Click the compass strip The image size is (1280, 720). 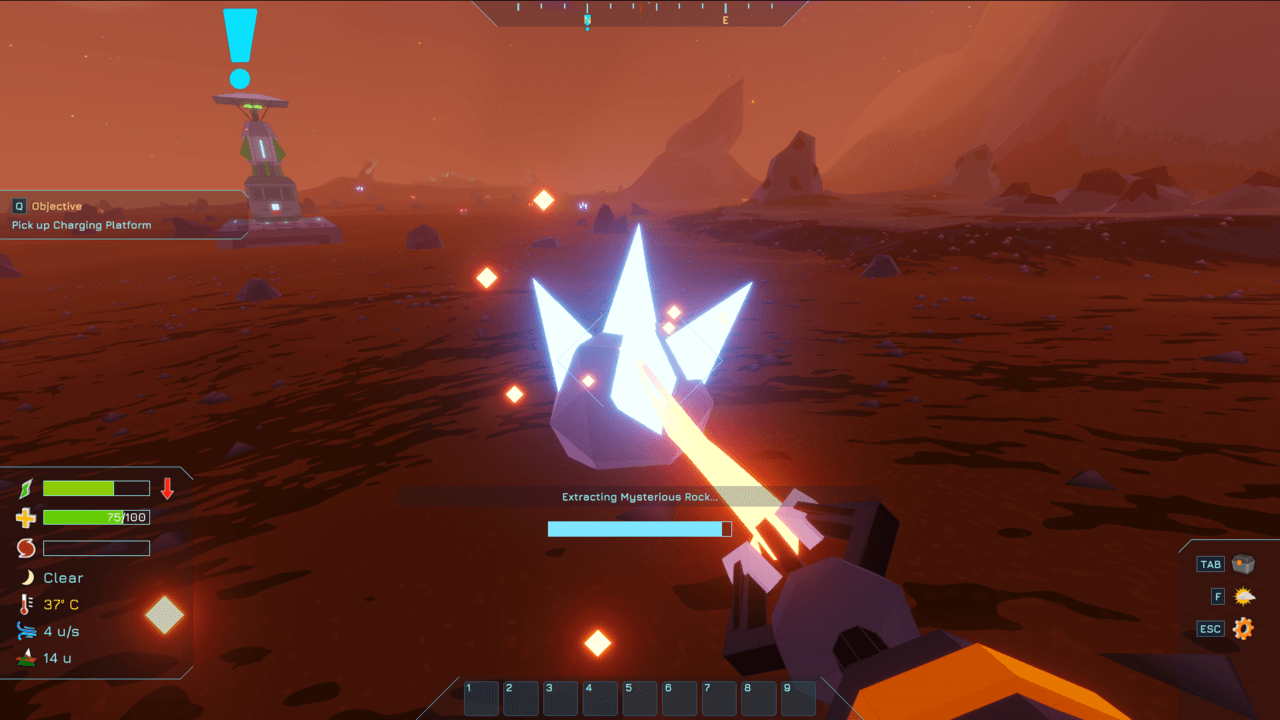pos(640,12)
